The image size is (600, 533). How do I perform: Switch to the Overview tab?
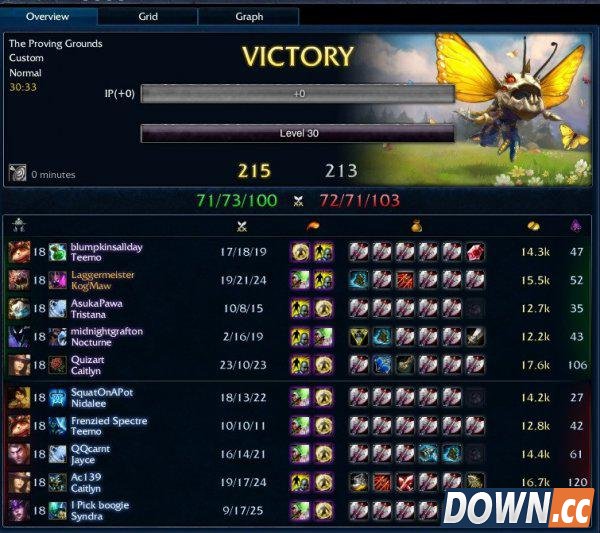(48, 16)
